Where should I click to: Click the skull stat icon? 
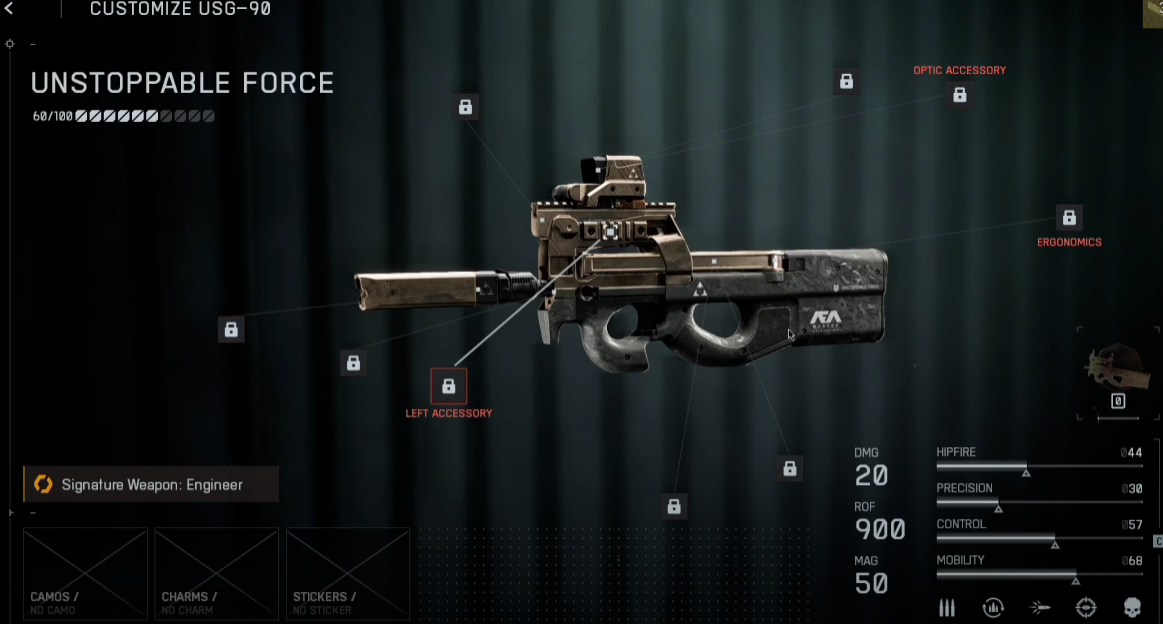[1132, 607]
